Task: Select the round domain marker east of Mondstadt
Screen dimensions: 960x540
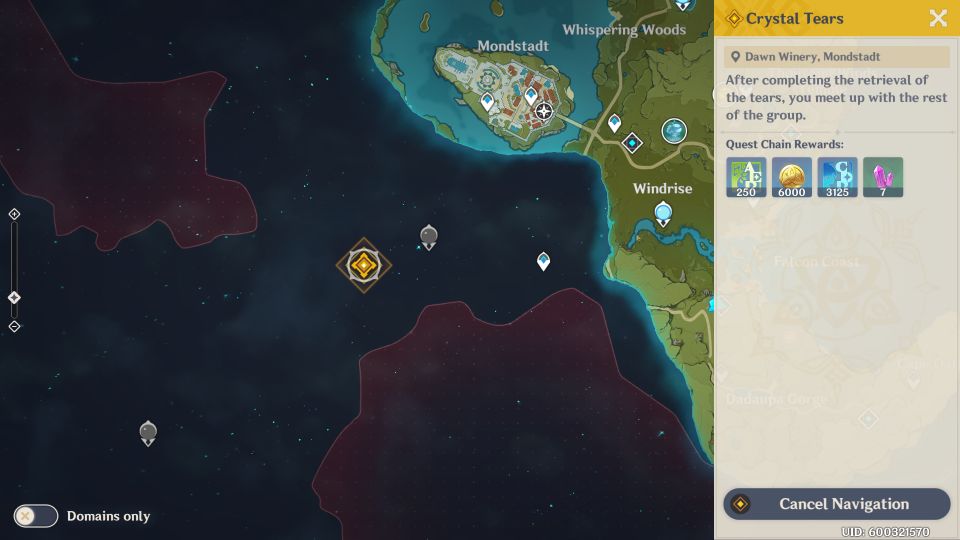Action: pyautogui.click(x=675, y=131)
